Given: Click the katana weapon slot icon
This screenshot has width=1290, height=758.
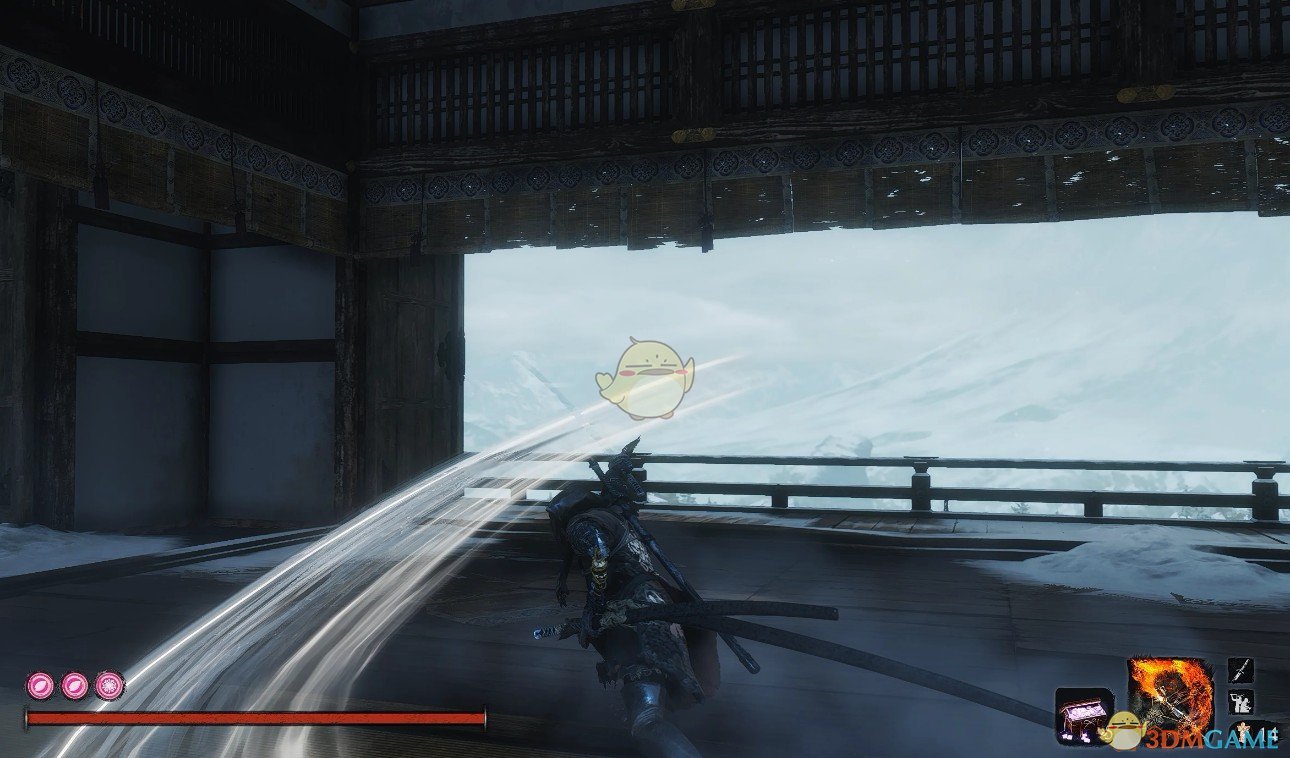Looking at the screenshot, I should tap(1240, 670).
